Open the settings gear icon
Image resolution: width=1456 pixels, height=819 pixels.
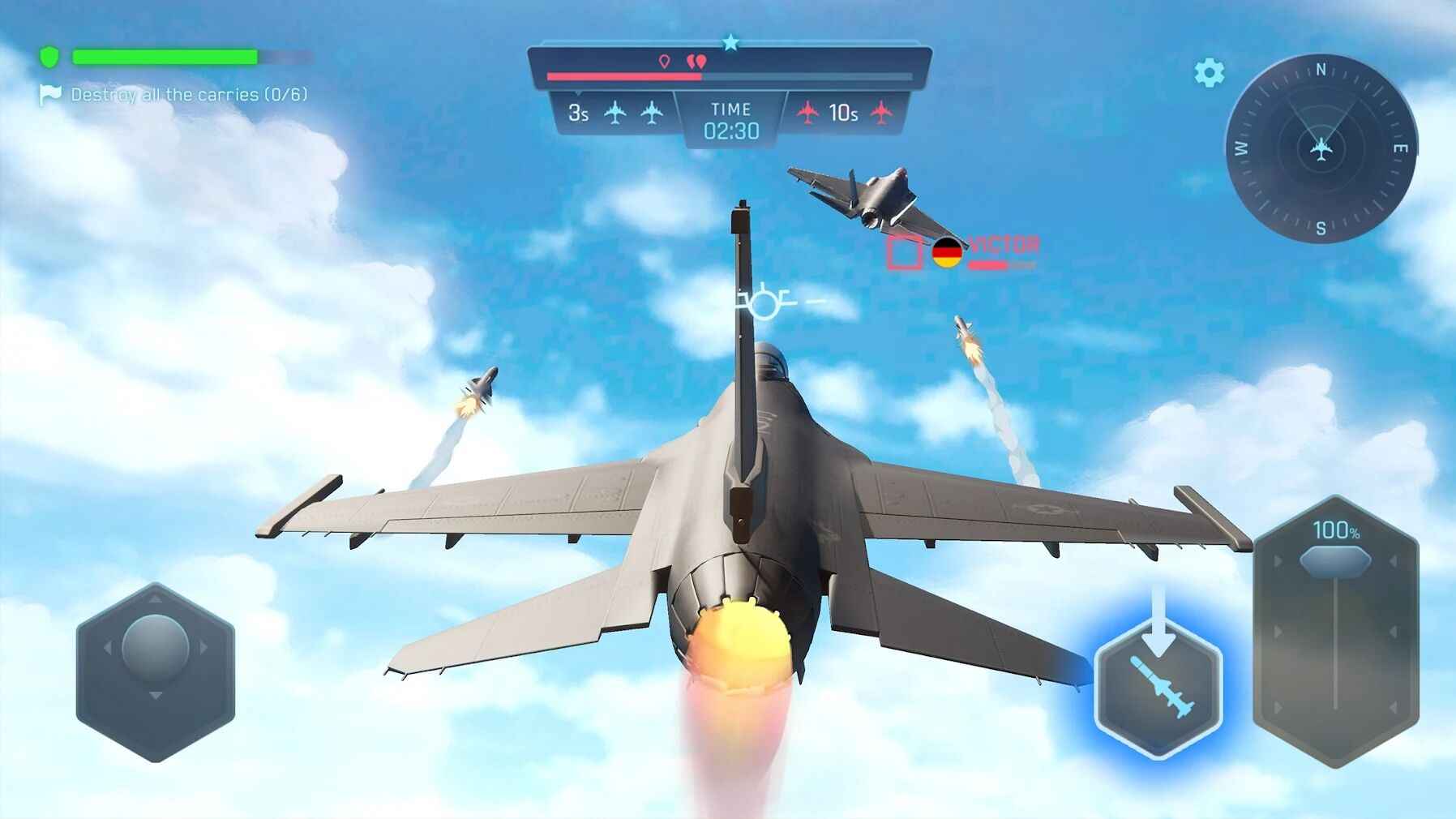pos(1209,73)
